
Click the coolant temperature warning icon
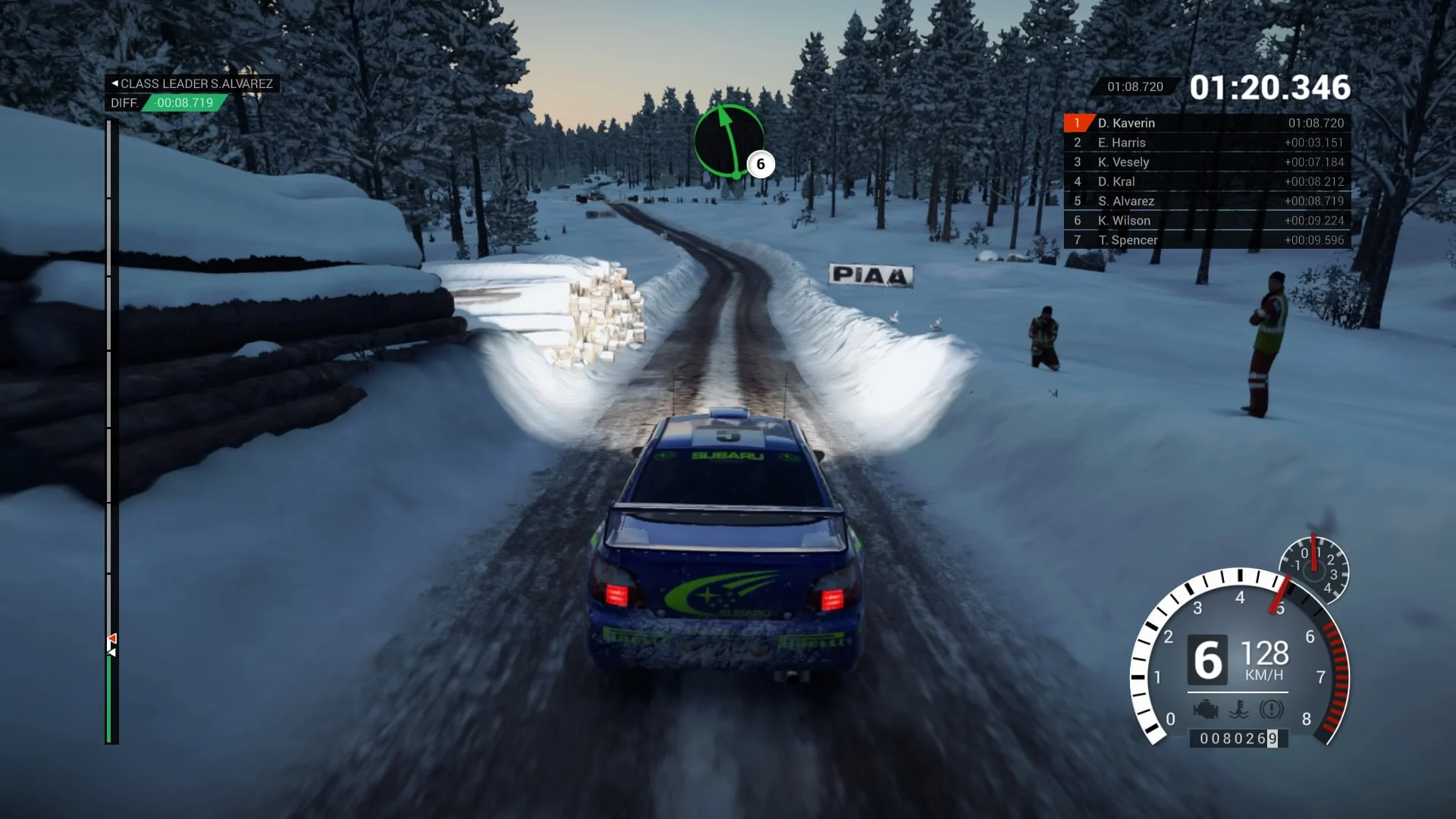click(x=1238, y=710)
